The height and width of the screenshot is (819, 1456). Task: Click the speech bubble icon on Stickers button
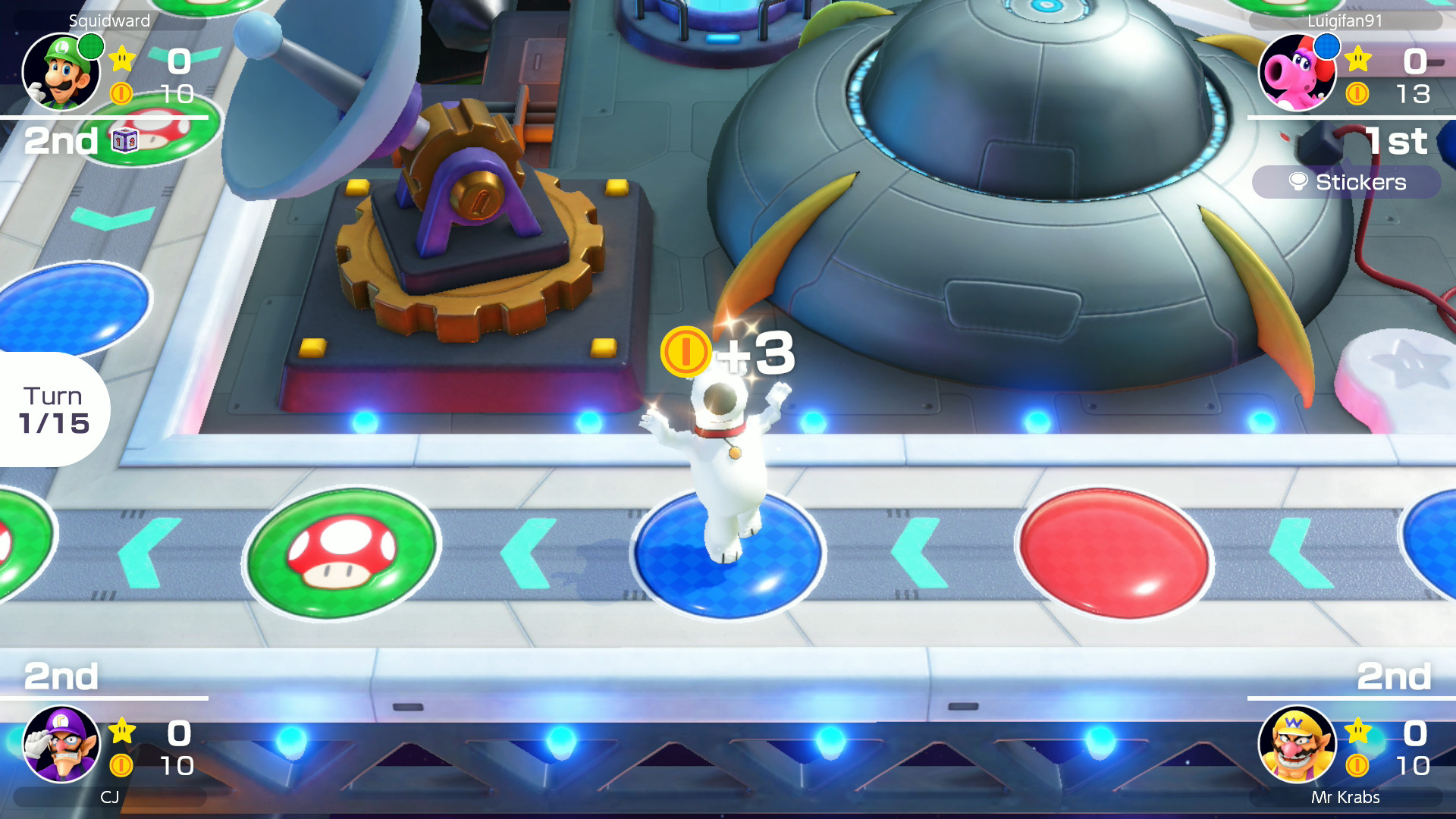tap(1298, 182)
